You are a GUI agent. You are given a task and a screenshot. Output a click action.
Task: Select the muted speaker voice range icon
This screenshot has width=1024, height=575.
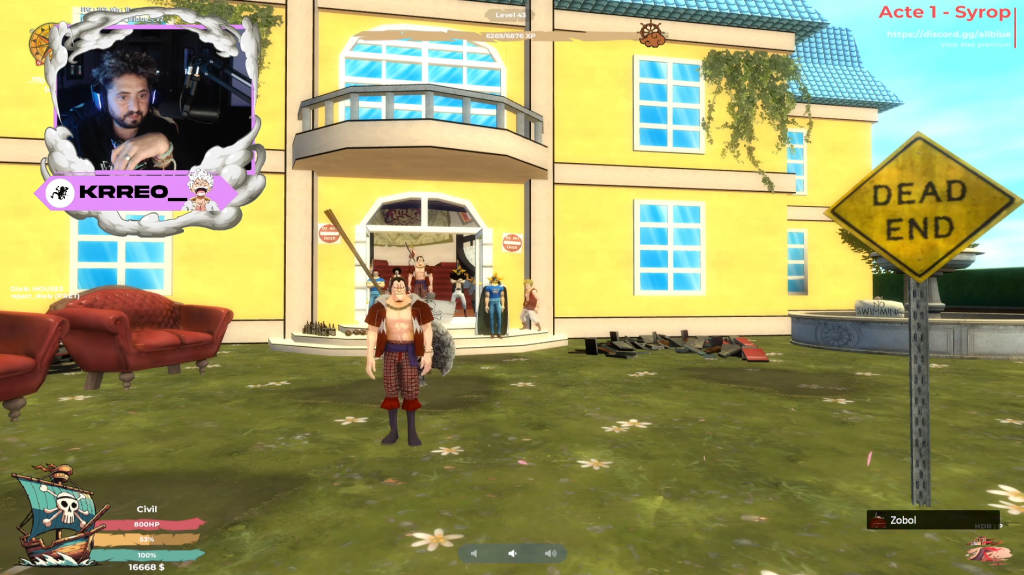[474, 553]
